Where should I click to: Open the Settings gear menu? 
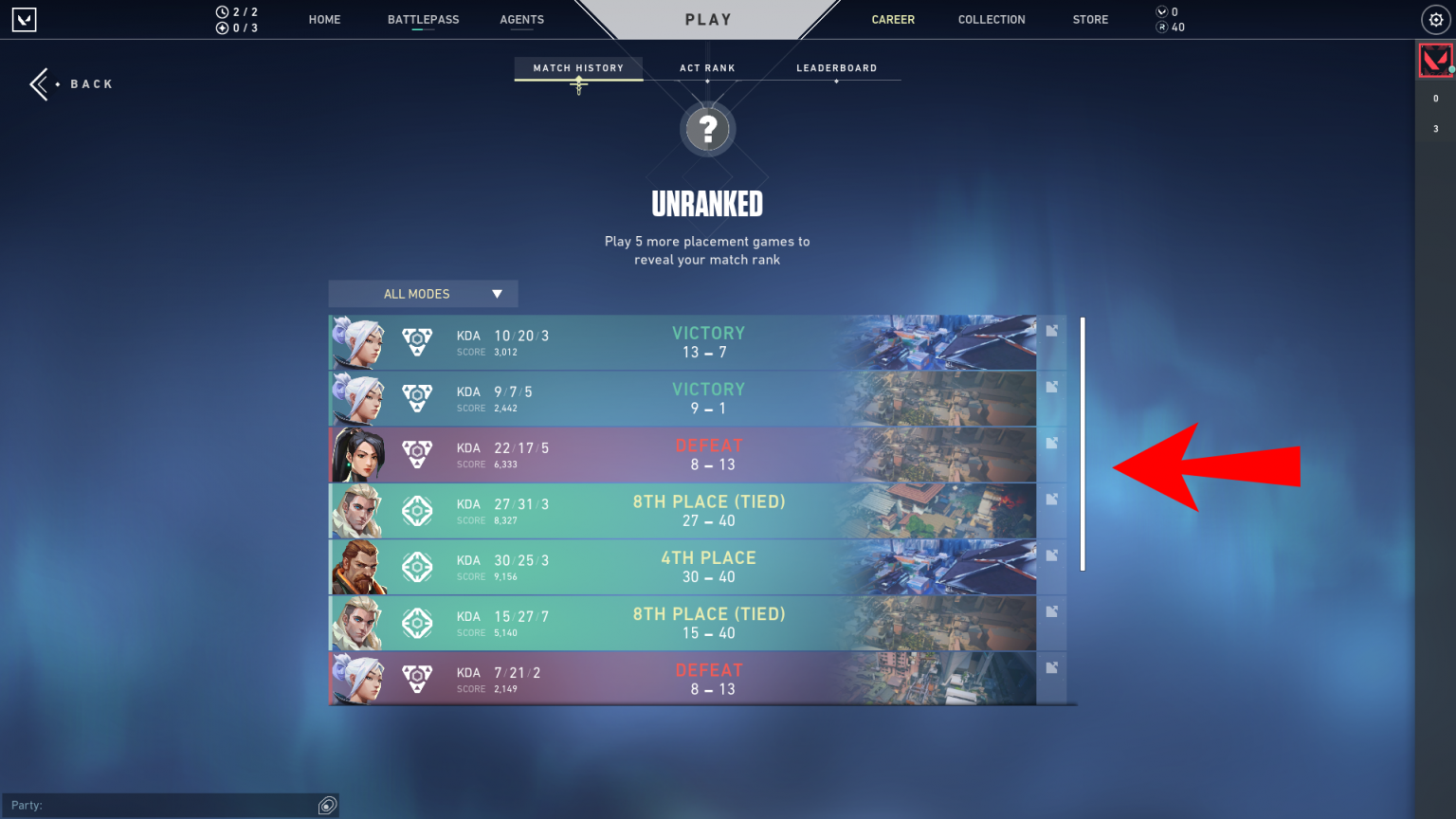tap(1434, 19)
